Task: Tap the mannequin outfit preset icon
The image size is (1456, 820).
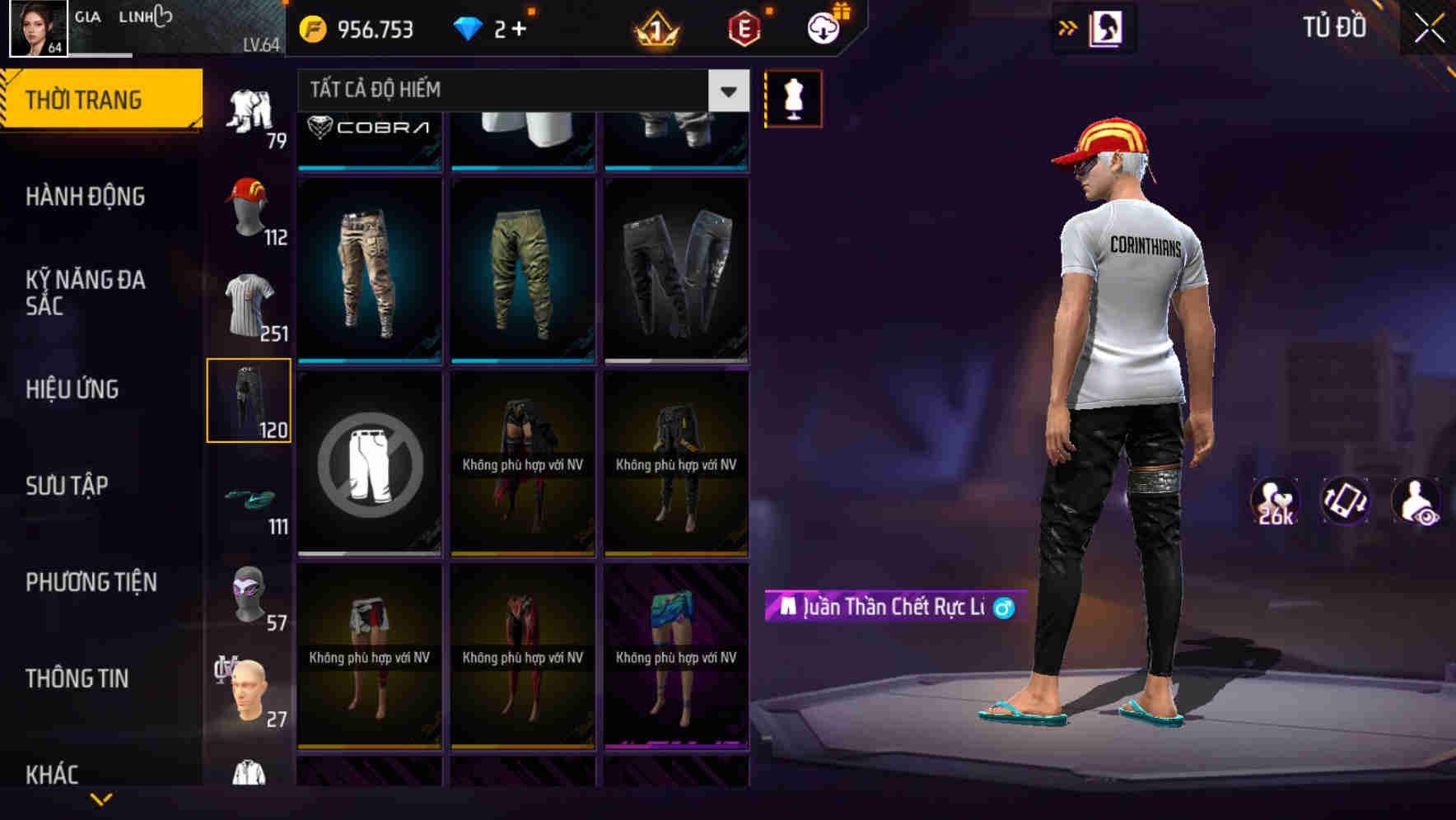Action: pyautogui.click(x=793, y=97)
